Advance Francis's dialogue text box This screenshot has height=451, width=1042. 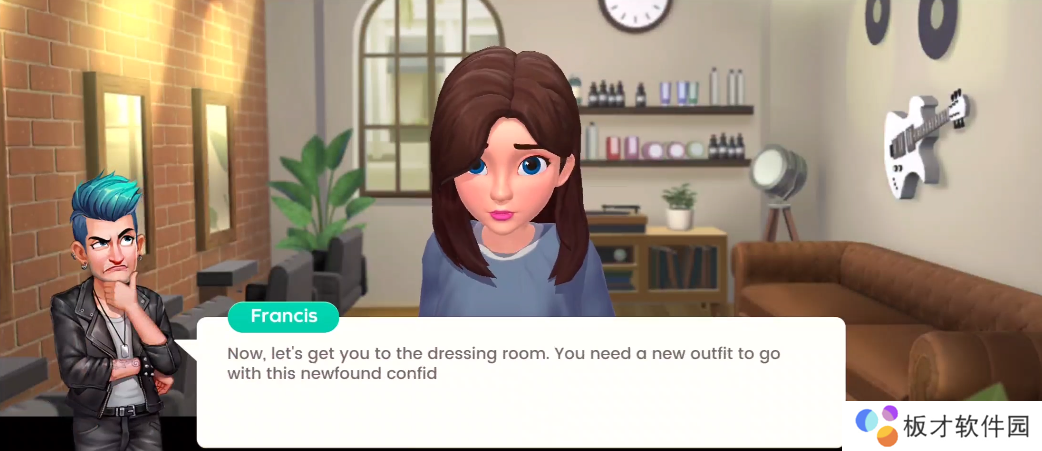(520, 384)
